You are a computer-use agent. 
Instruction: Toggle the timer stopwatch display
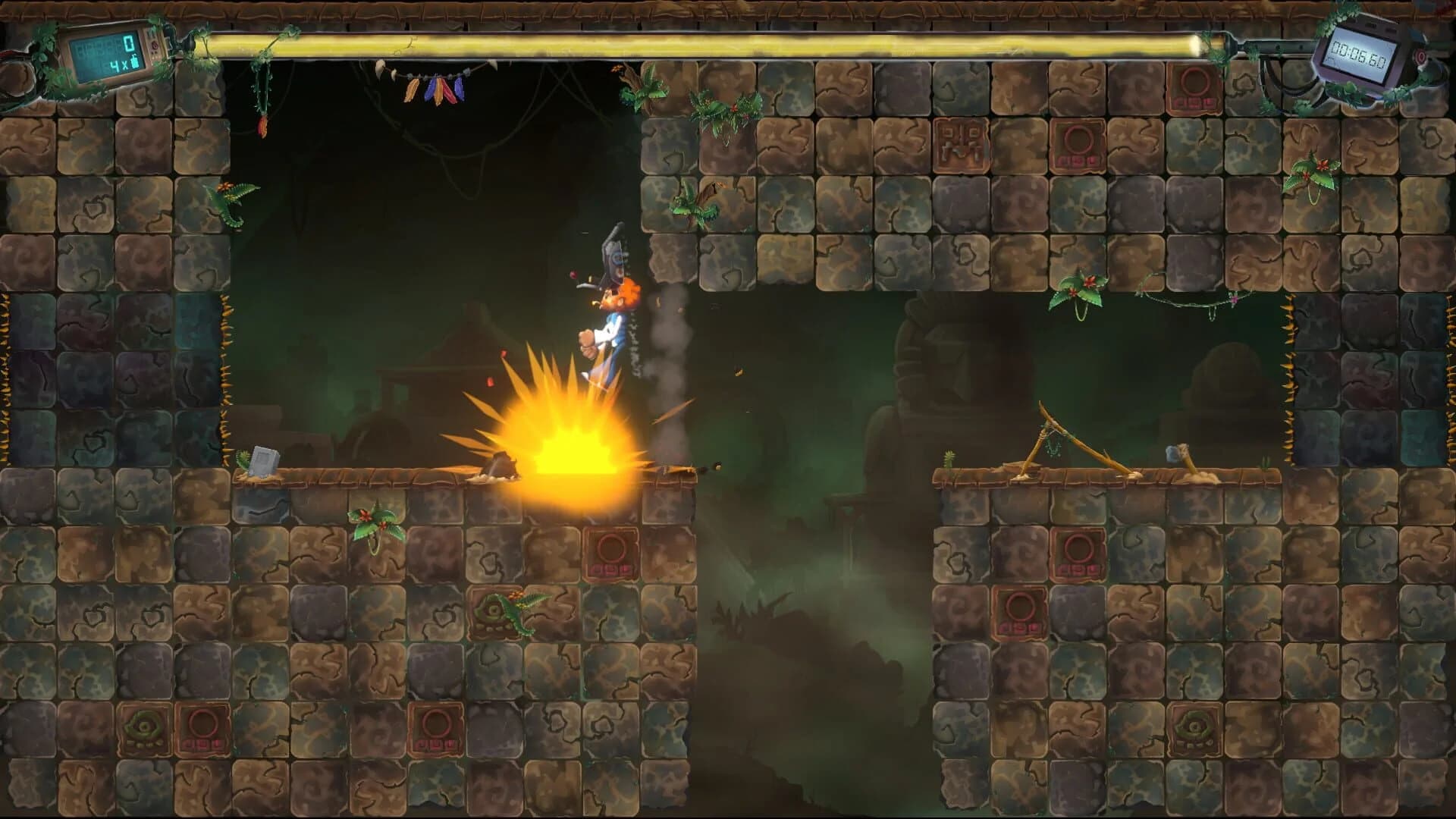[1357, 53]
